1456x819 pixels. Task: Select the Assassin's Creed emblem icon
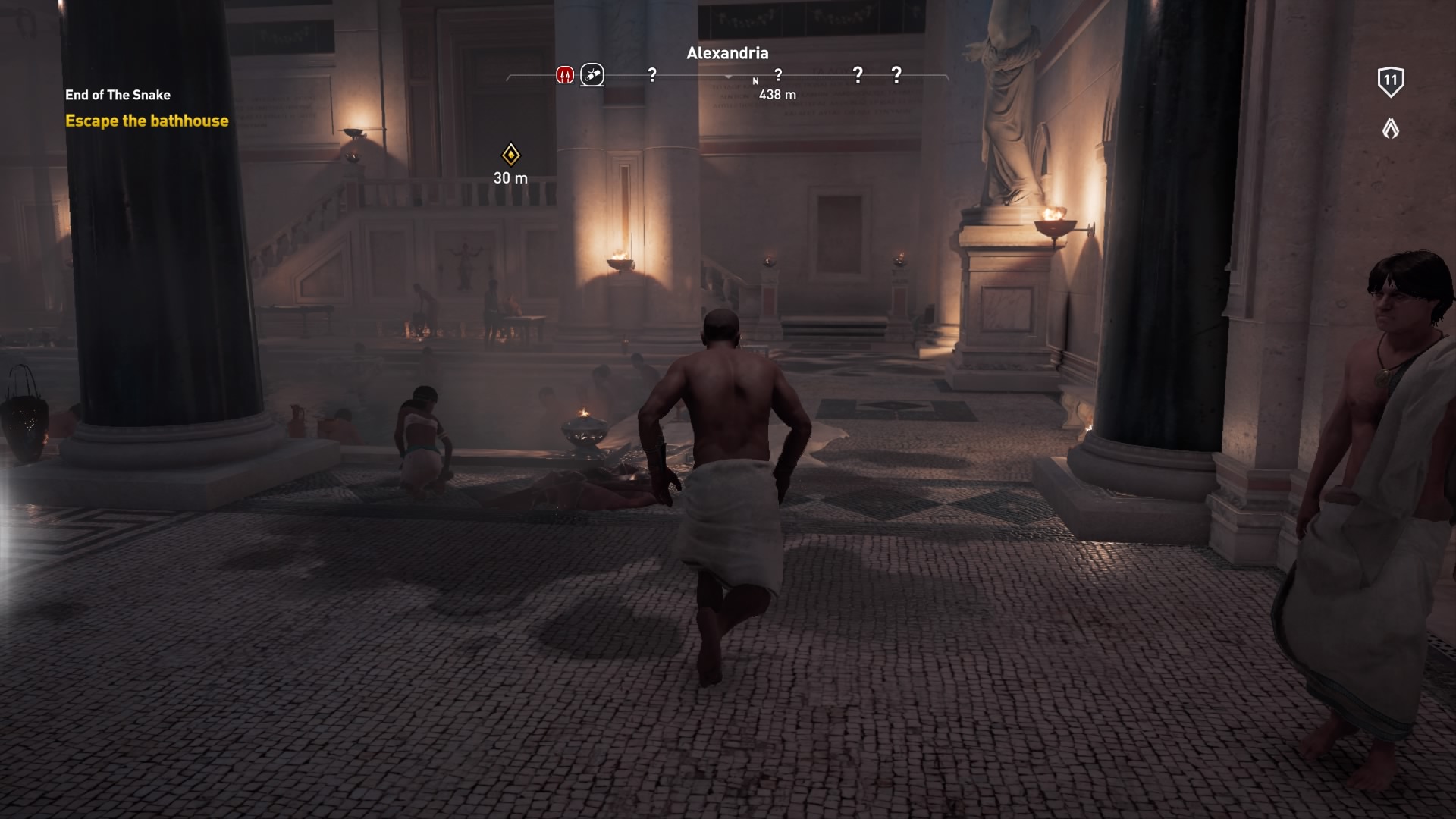1389,127
